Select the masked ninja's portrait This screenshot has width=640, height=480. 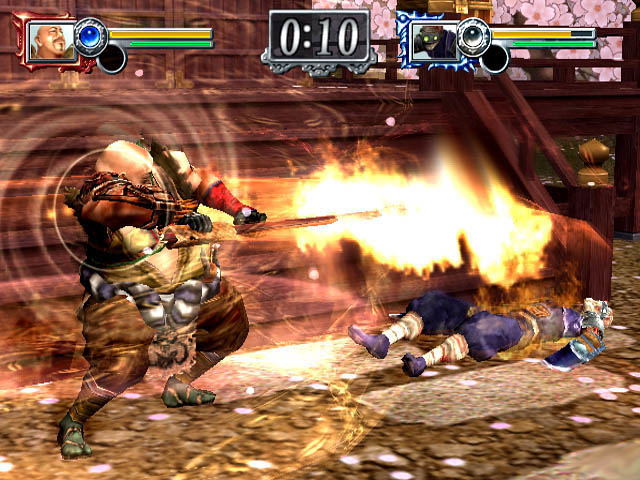pyautogui.click(x=432, y=41)
